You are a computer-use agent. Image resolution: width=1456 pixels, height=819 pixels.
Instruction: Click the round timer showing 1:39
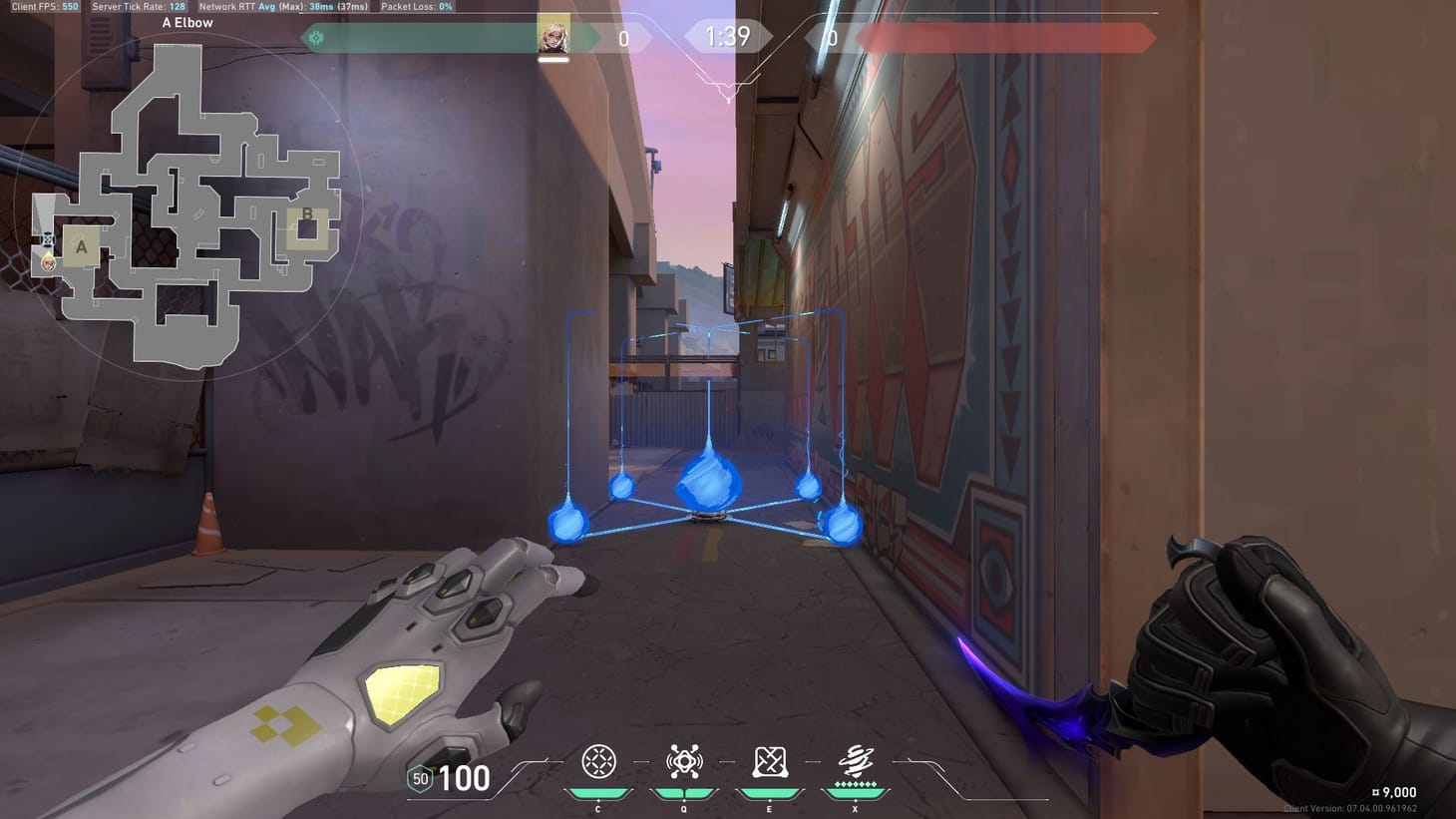727,36
